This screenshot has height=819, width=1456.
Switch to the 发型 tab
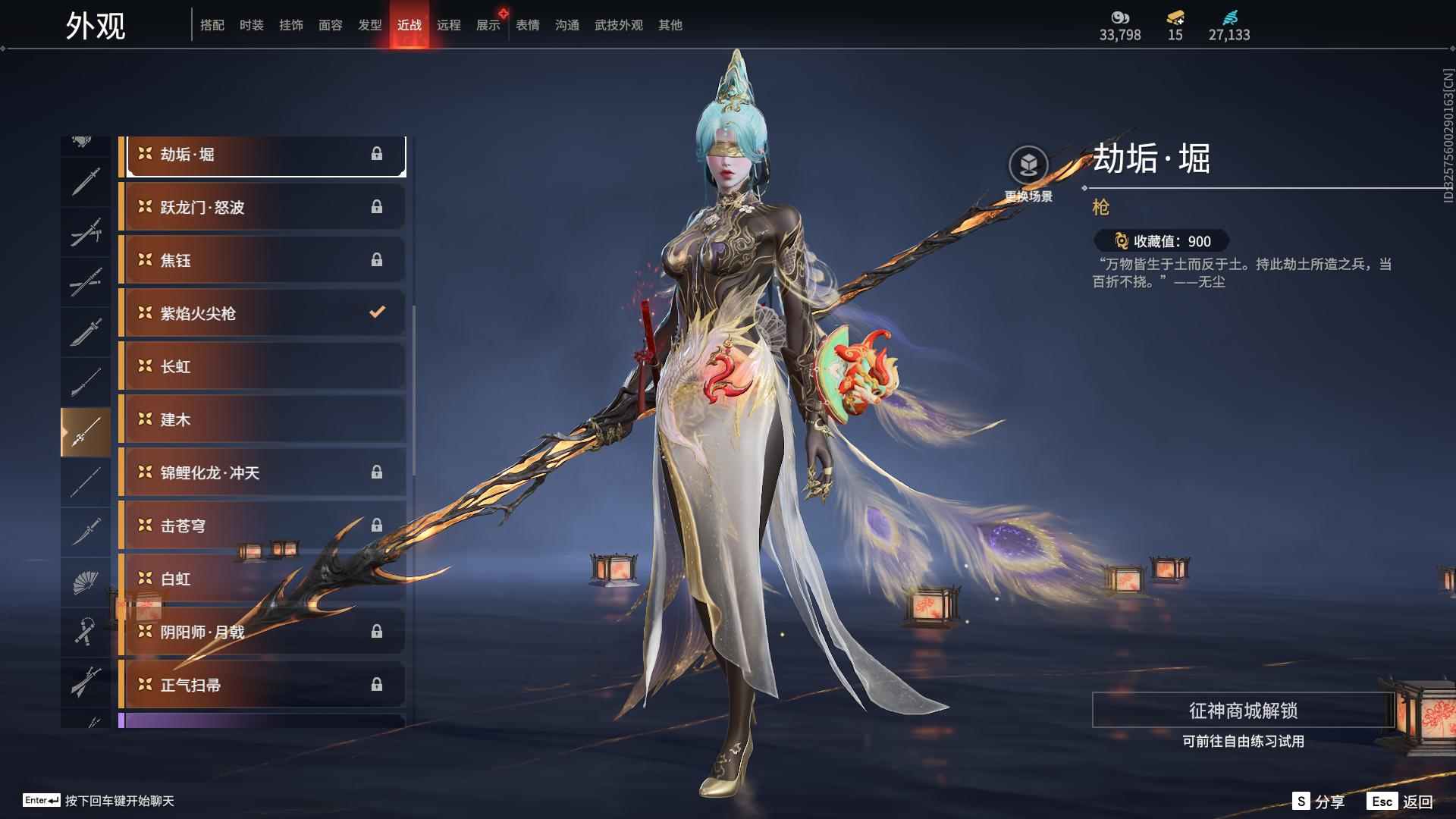pyautogui.click(x=369, y=25)
